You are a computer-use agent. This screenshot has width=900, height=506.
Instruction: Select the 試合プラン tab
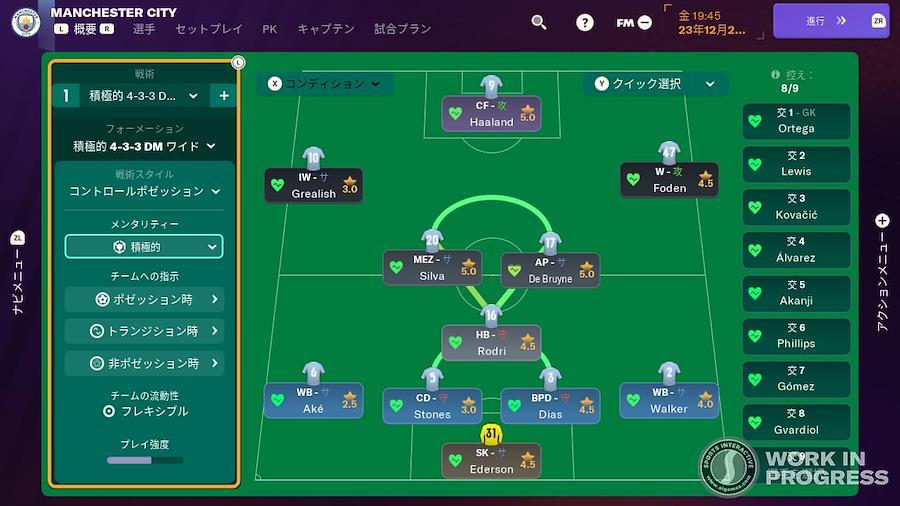(x=405, y=29)
